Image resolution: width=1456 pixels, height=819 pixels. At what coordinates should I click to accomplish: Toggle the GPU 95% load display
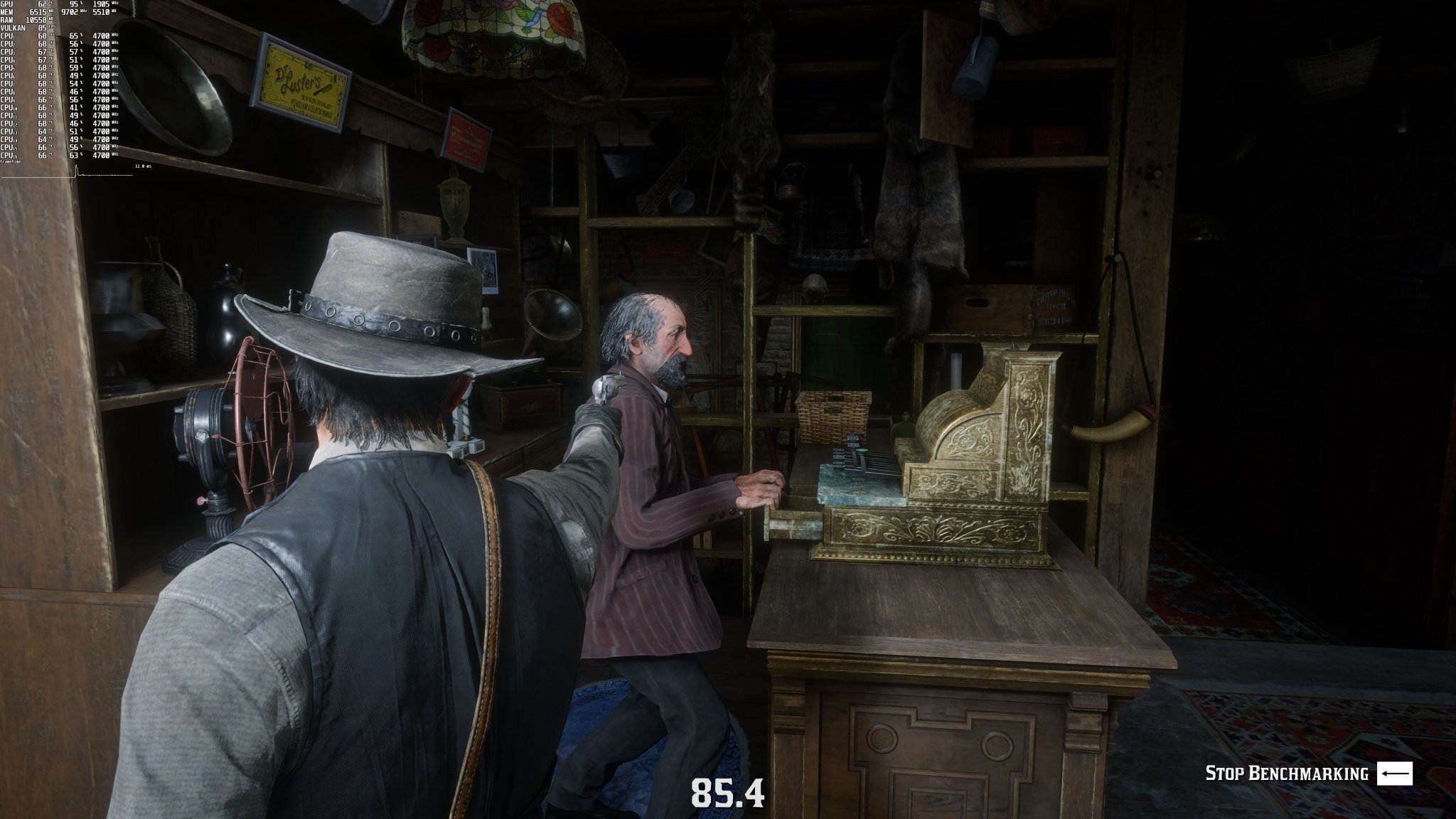coord(75,5)
